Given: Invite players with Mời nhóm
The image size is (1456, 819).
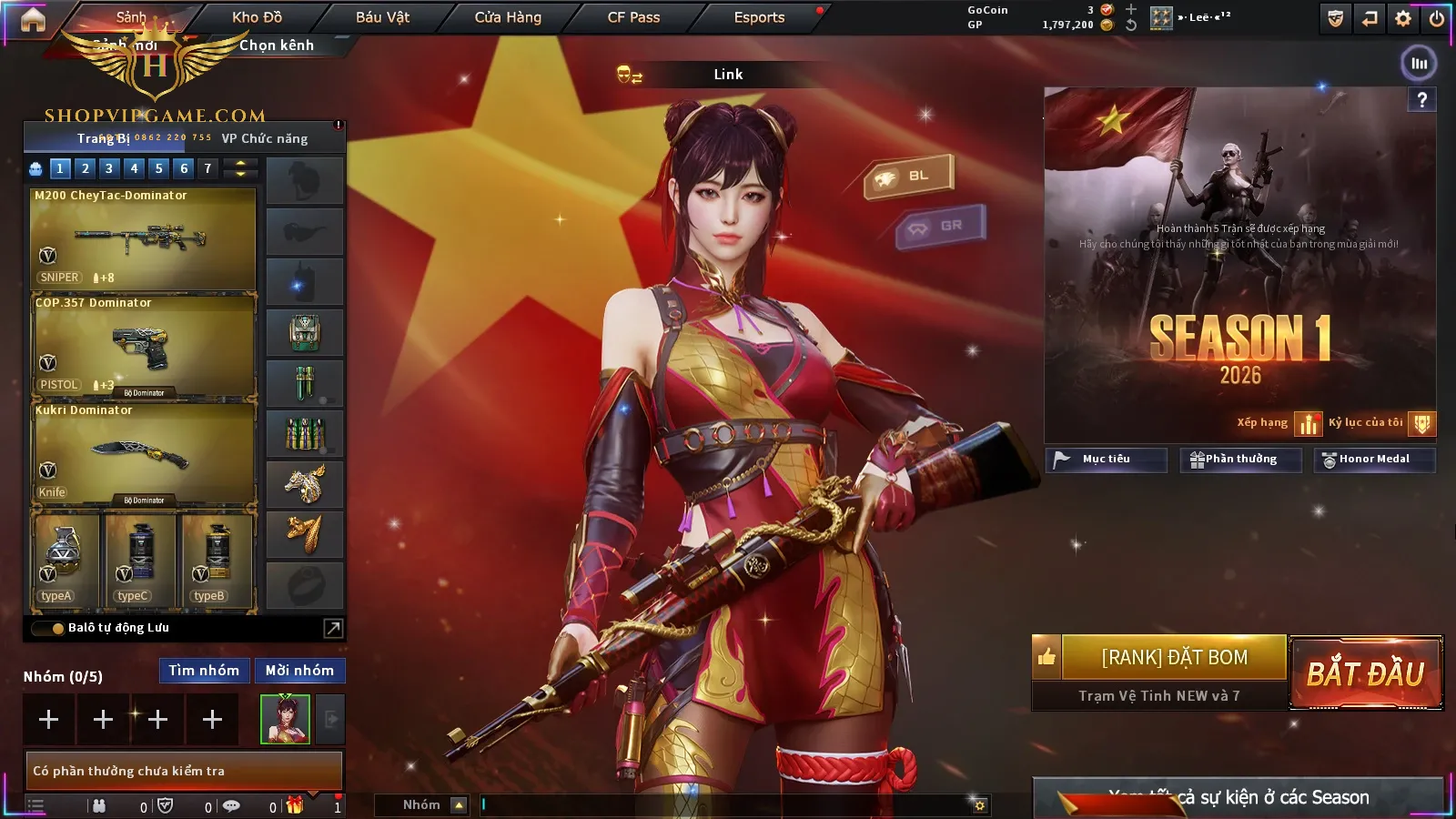Looking at the screenshot, I should [299, 671].
